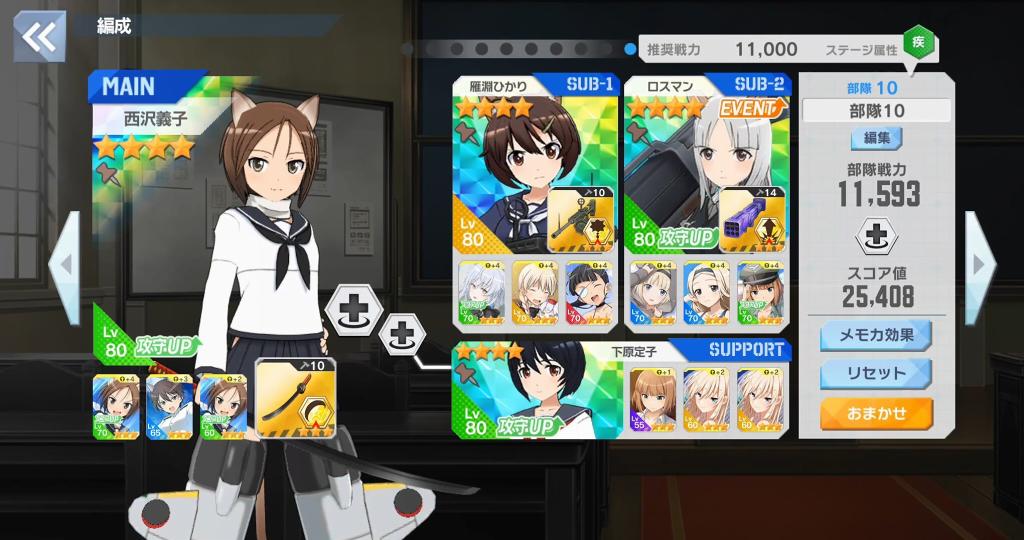This screenshot has height=540, width=1024.
Task: Open 雁淵ひかり's machine gun weapon slot
Action: point(579,220)
